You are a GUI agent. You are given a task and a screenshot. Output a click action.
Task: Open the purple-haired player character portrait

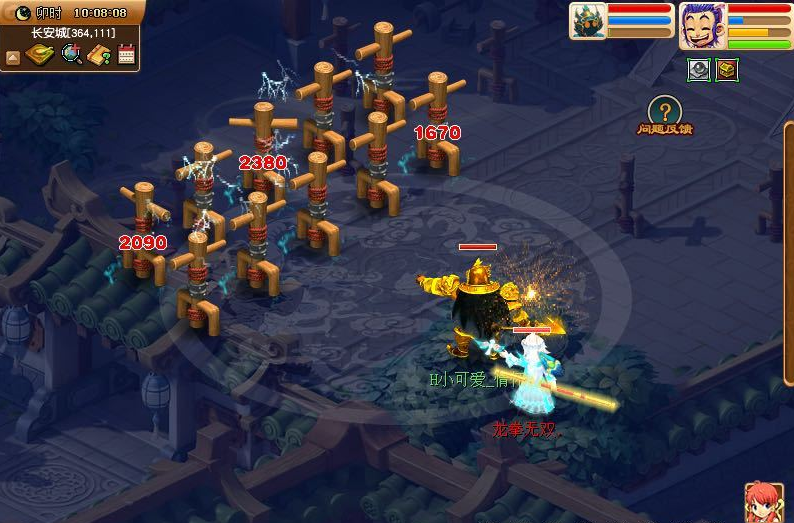pyautogui.click(x=703, y=24)
